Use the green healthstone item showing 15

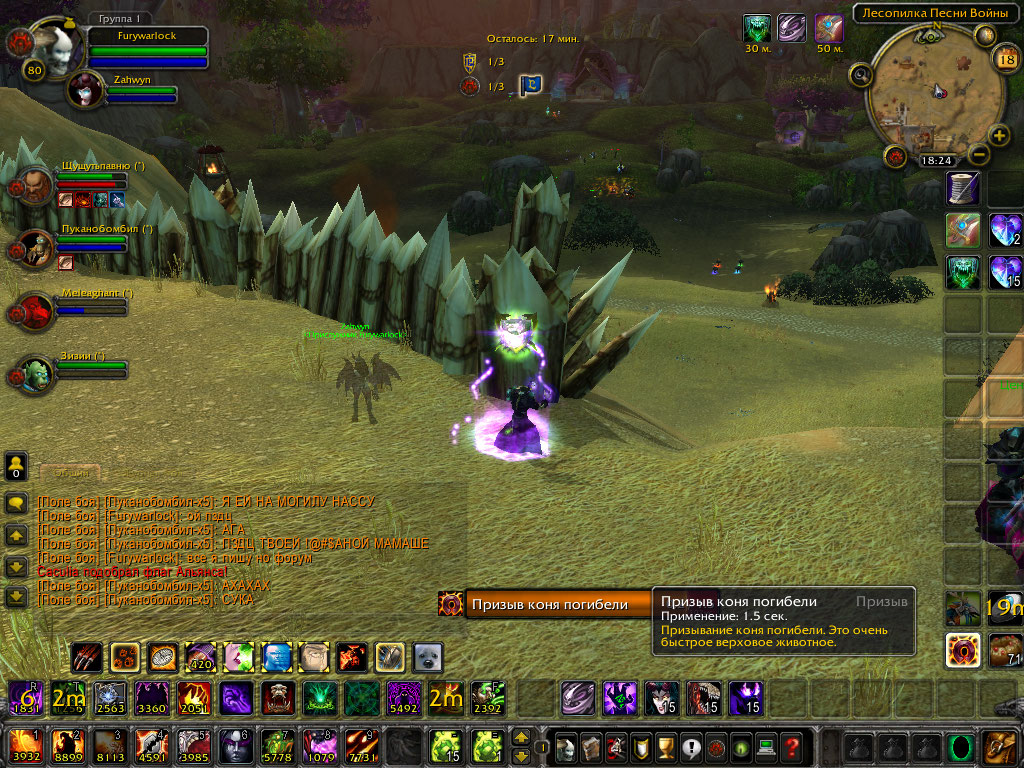445,746
